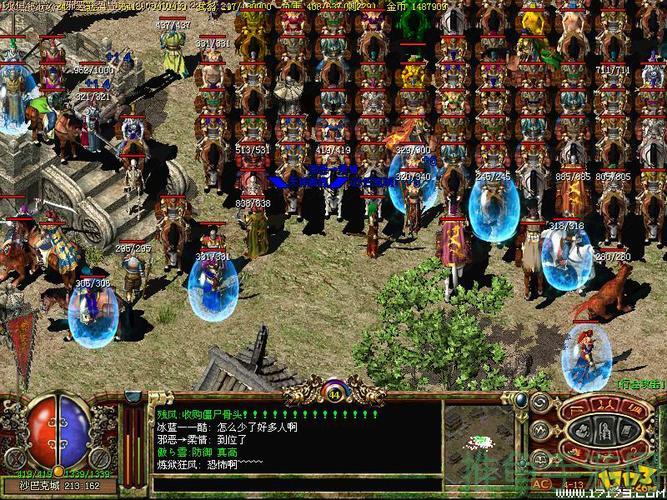Click the round swirl icon button
The image size is (667, 500).
tap(541, 402)
